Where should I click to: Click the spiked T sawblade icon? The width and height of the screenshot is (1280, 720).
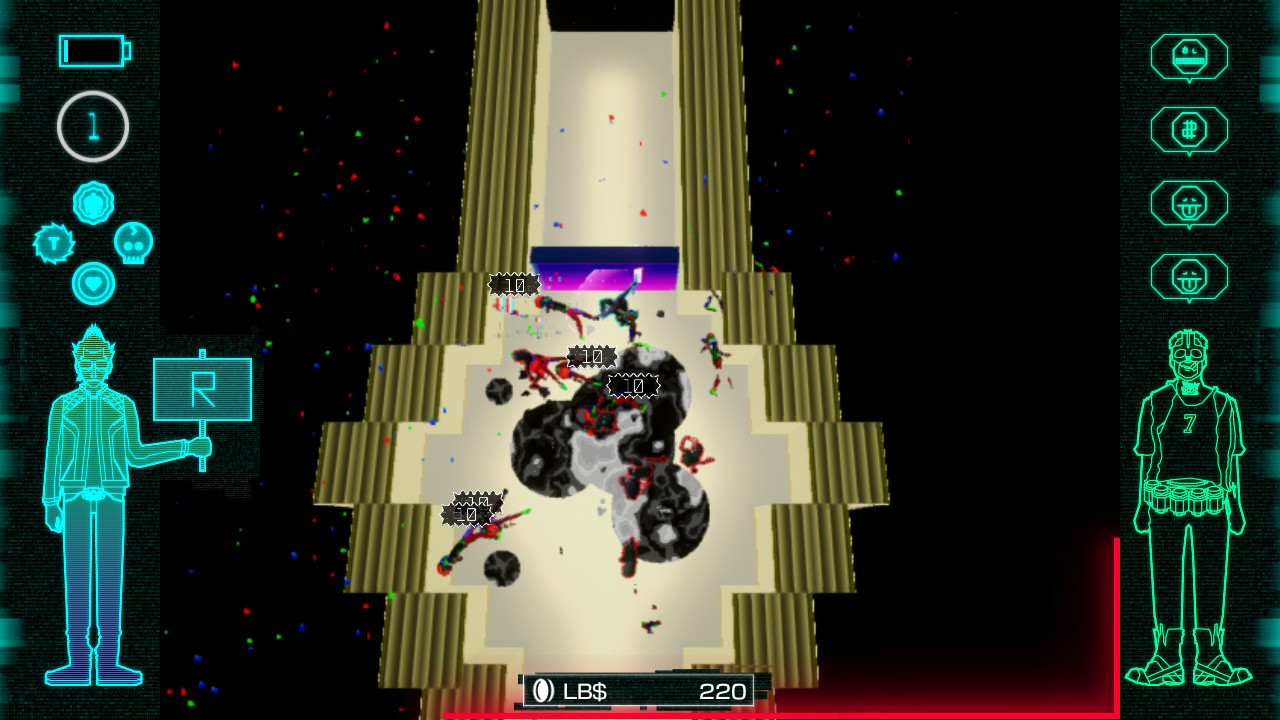tap(54, 243)
